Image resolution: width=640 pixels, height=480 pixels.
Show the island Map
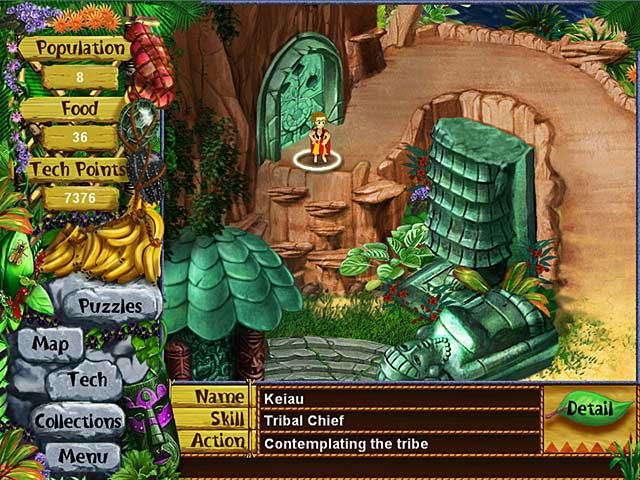coord(50,344)
